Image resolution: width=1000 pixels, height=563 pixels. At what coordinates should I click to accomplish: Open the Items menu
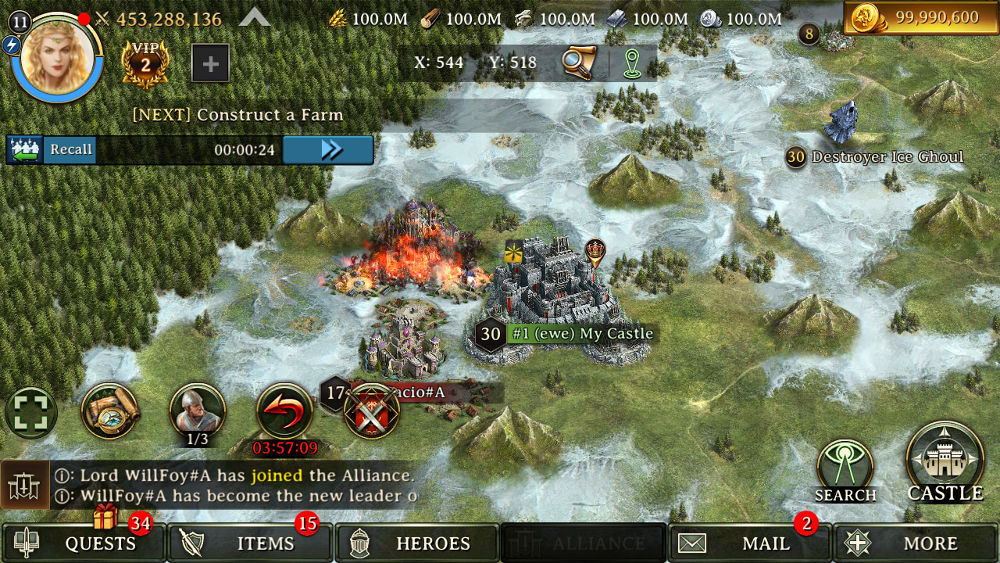coord(250,544)
